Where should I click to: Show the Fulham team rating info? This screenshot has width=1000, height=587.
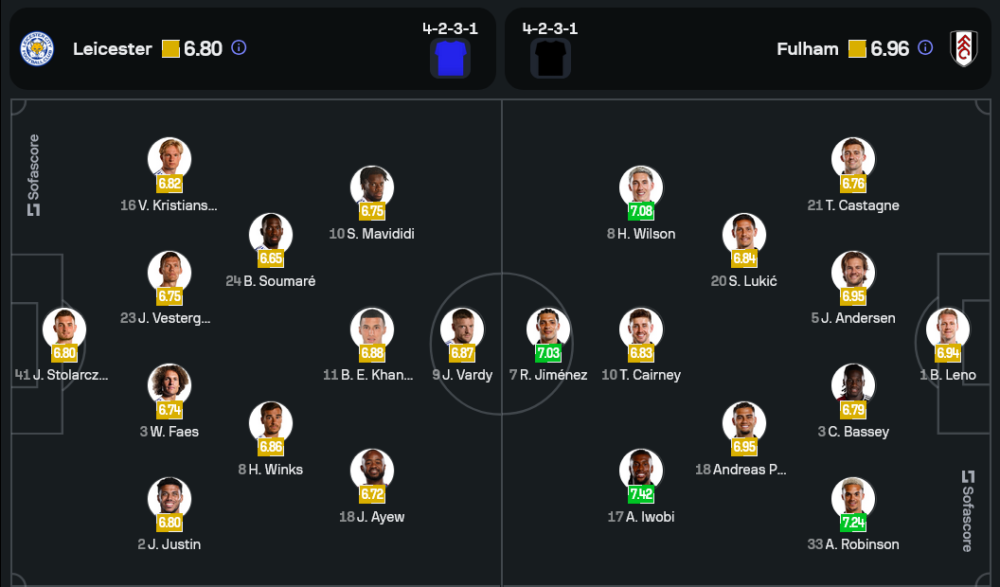[x=926, y=48]
